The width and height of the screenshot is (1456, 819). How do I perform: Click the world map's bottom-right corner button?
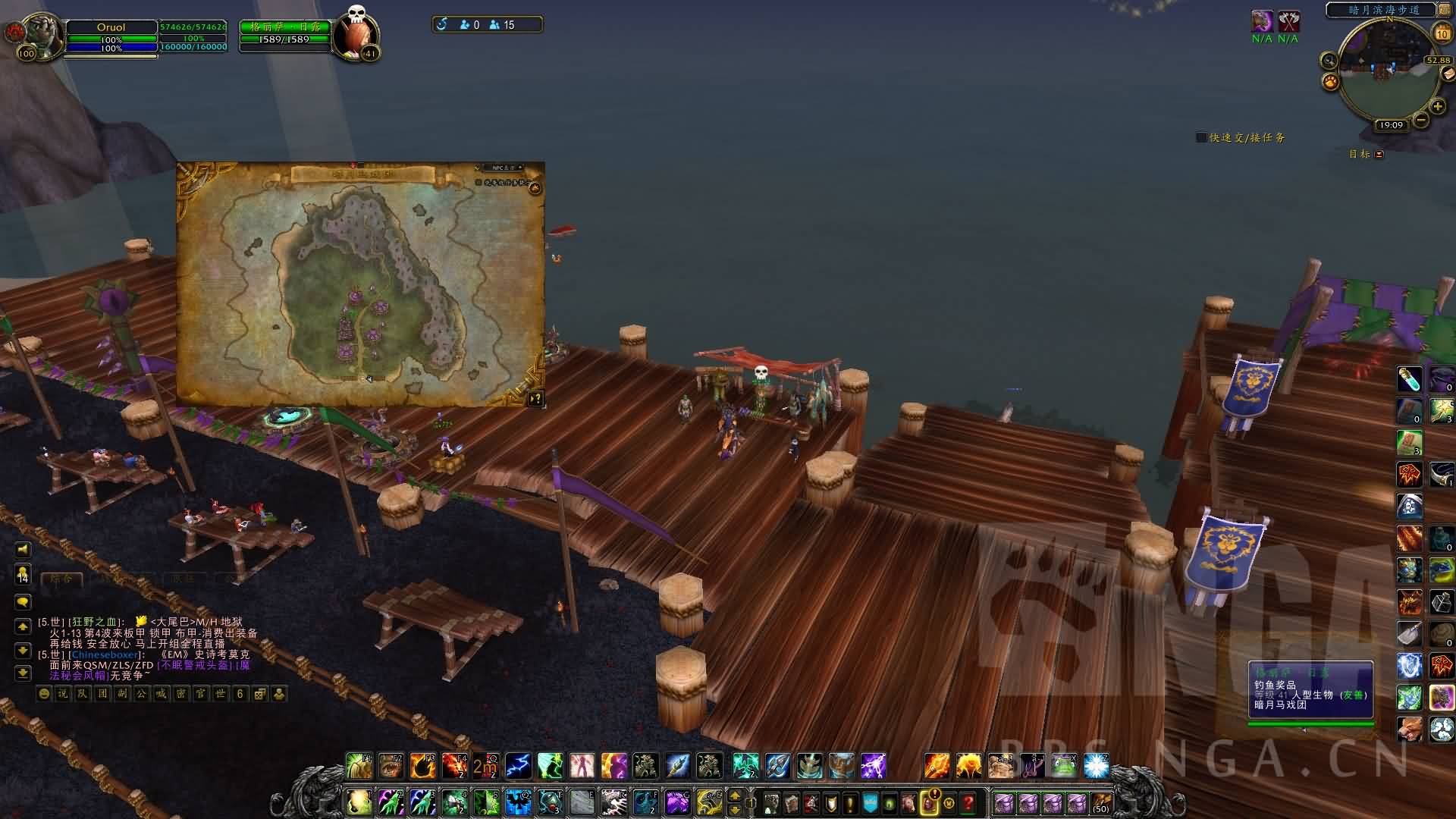(535, 398)
